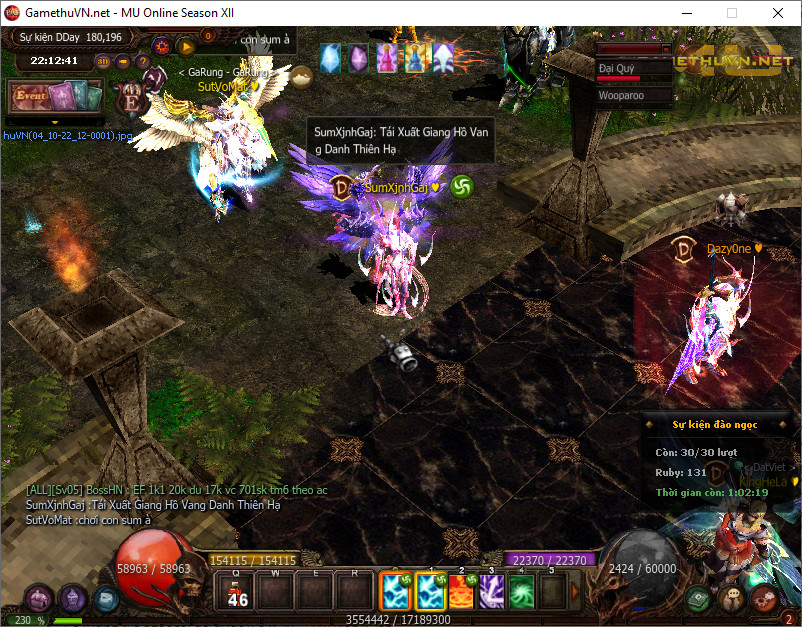
Task: Expand the skill bar with the orange arrow
Action: (575, 591)
